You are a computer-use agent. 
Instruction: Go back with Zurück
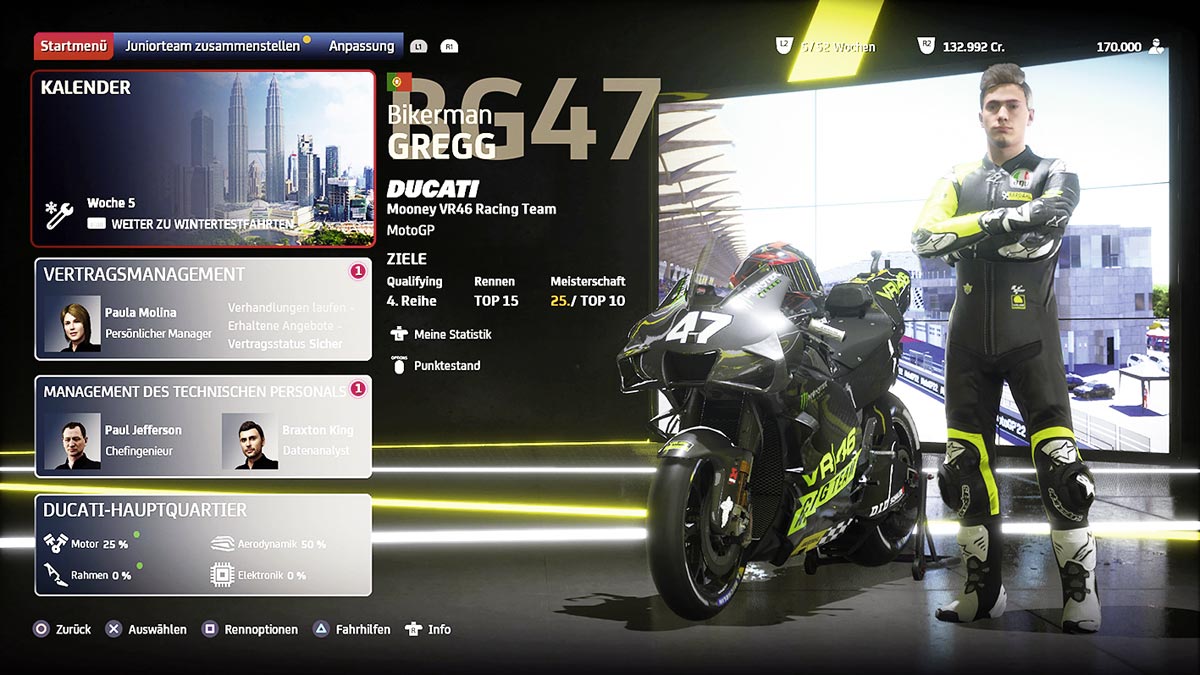(x=62, y=630)
